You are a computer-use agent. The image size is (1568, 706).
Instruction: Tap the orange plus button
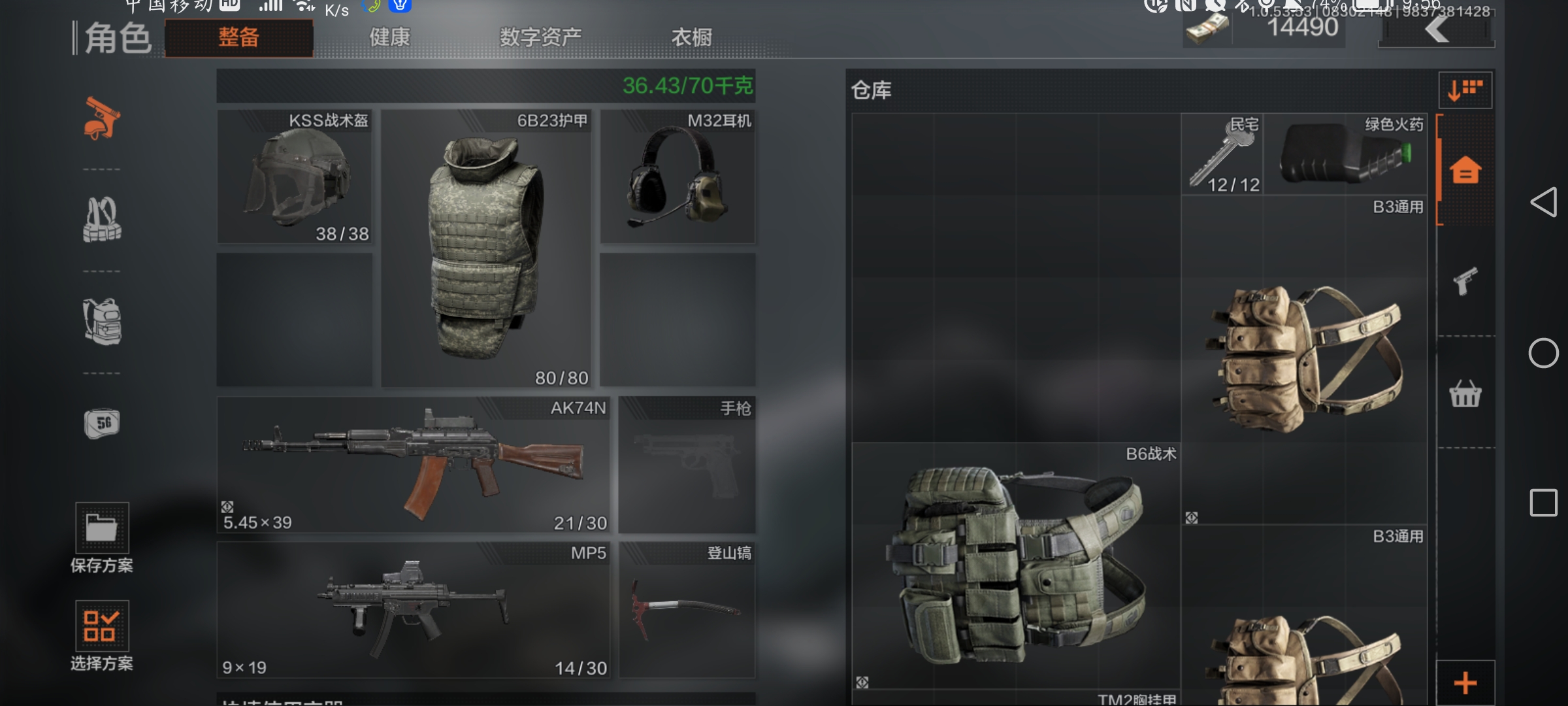click(1465, 683)
